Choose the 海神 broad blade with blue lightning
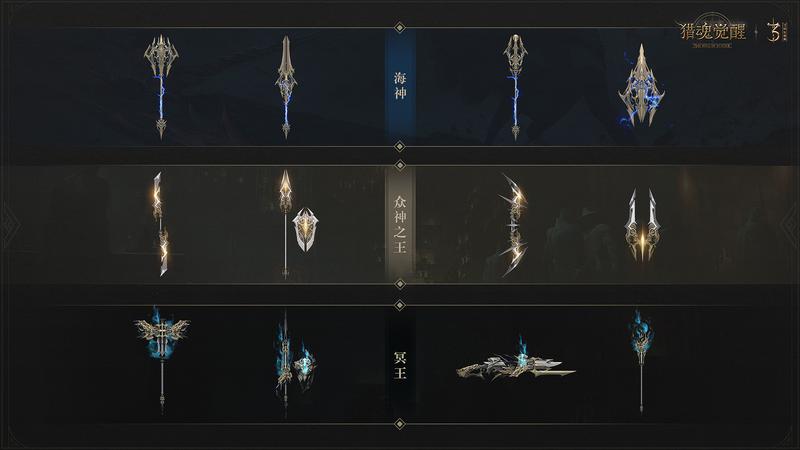 [x=638, y=89]
